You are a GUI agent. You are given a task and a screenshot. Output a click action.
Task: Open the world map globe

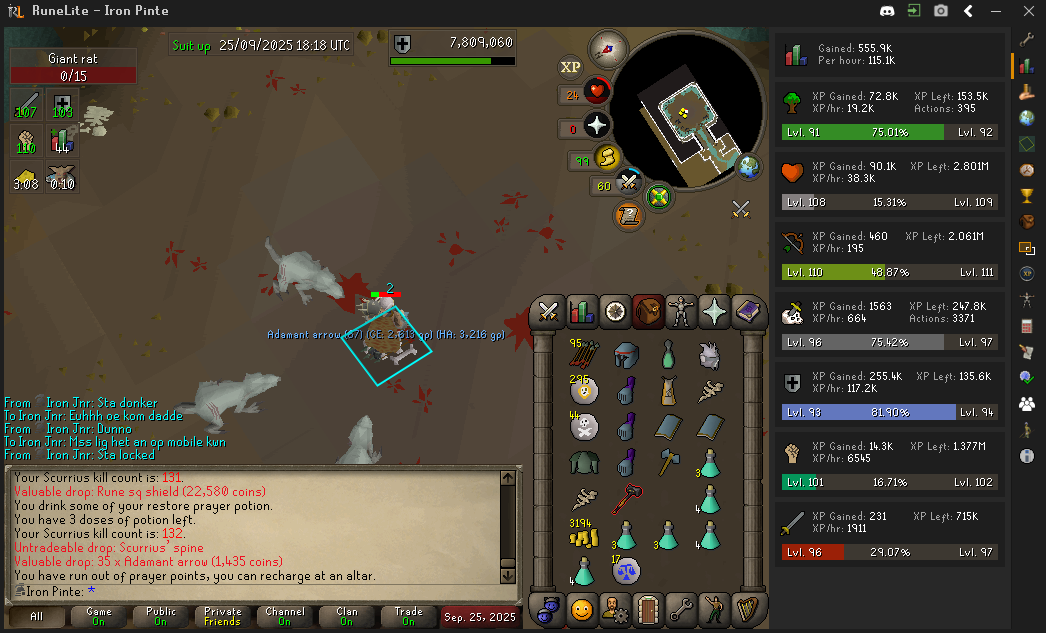point(748,165)
